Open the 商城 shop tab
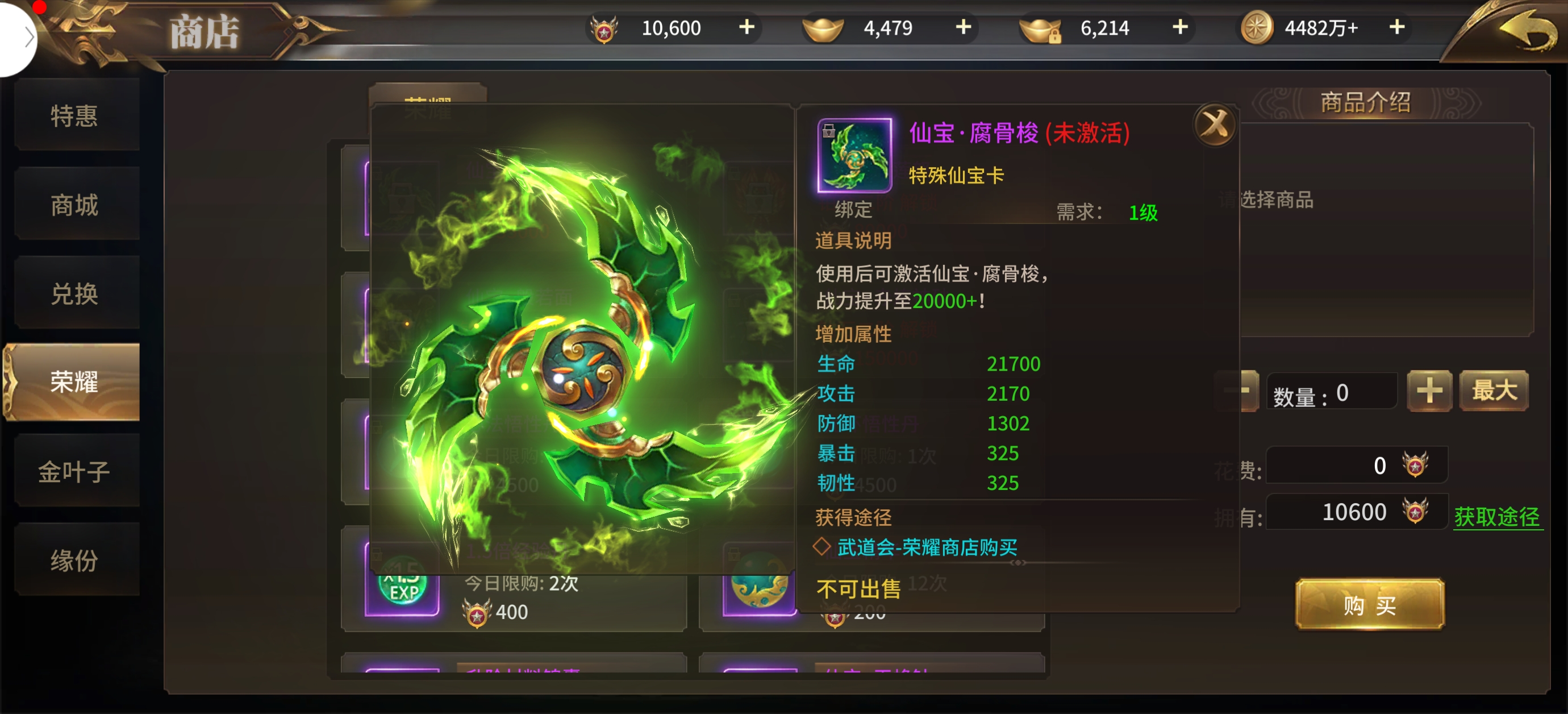1568x714 pixels. [74, 205]
